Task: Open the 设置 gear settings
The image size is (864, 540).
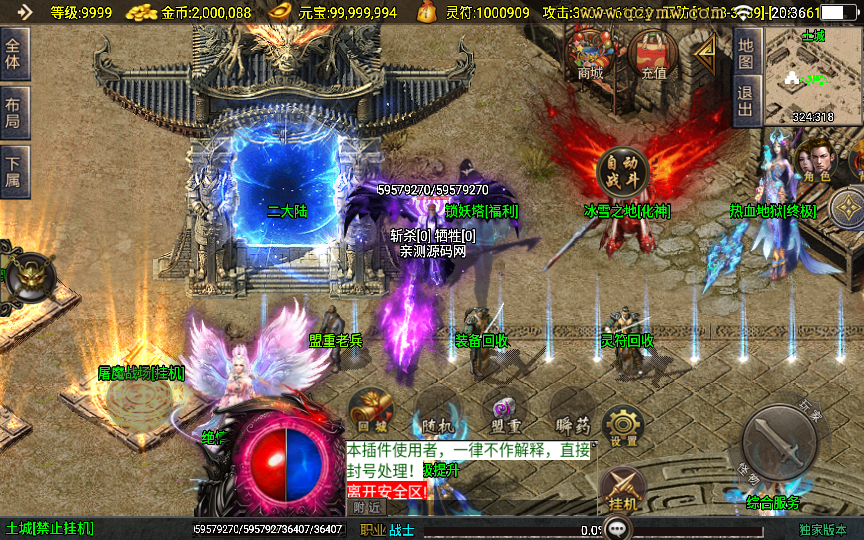Action: (x=623, y=426)
